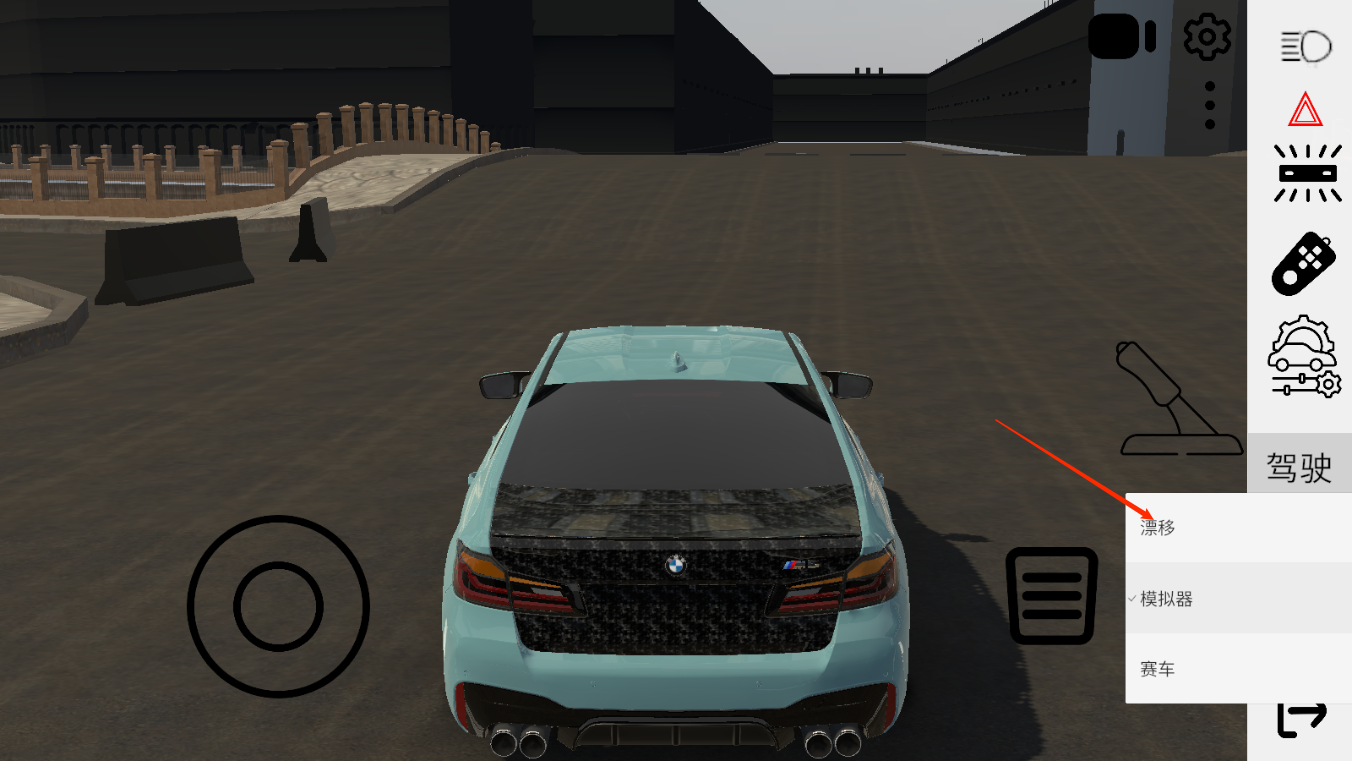Pull the handbrake lever
1352x761 pixels.
pos(1165,400)
